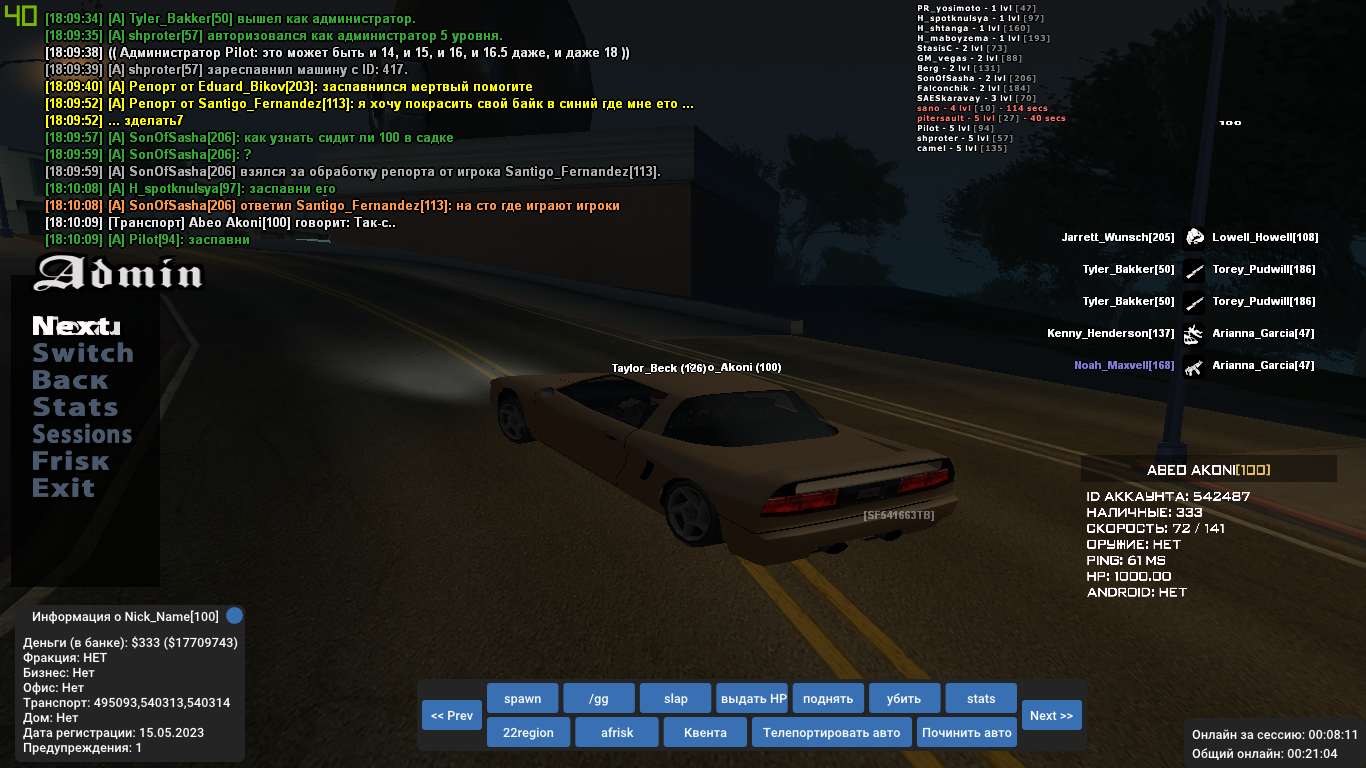Click the 'поднять' button
1366x768 pixels.
click(828, 699)
